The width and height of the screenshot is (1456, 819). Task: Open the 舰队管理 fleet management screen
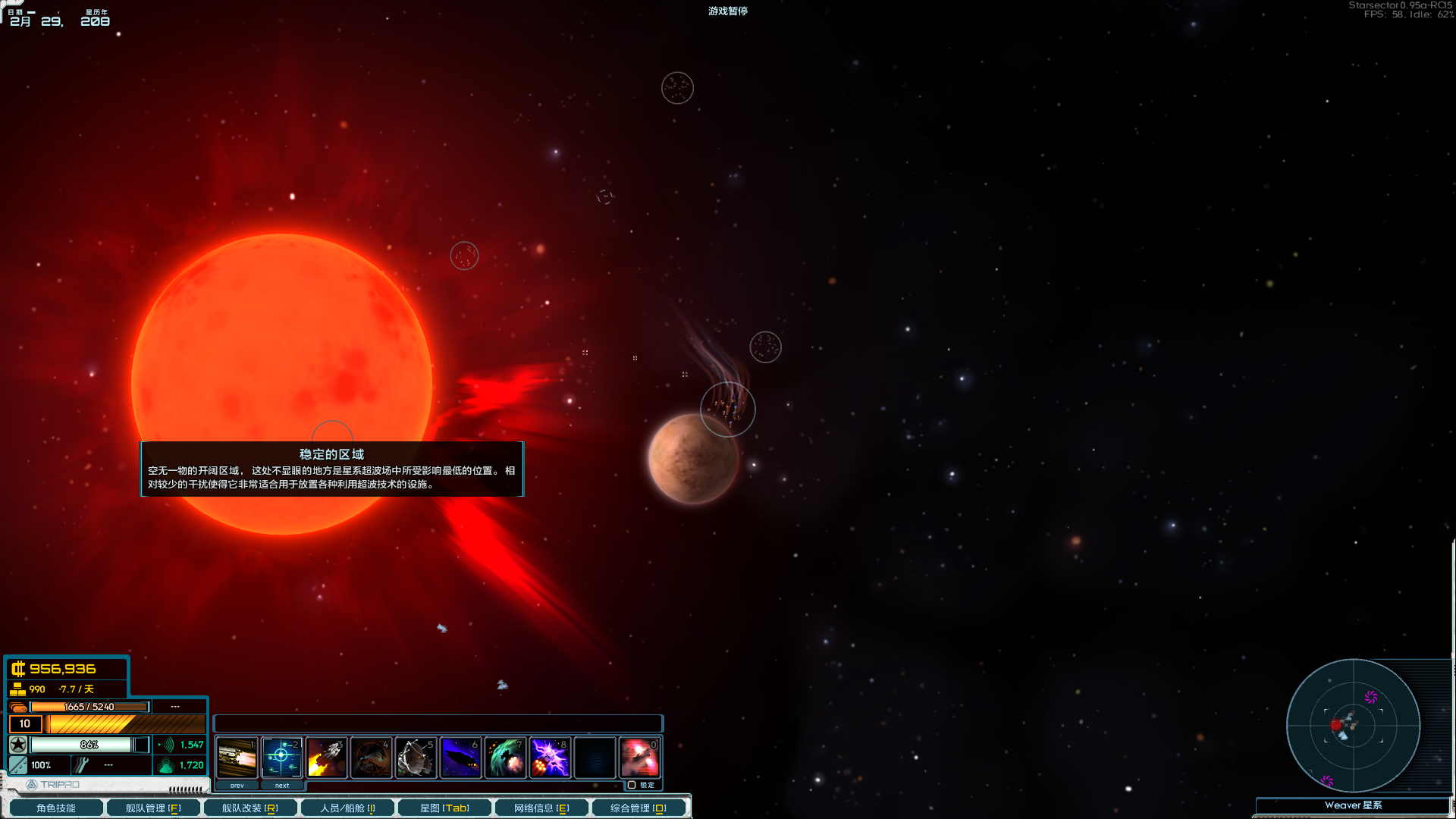click(152, 808)
